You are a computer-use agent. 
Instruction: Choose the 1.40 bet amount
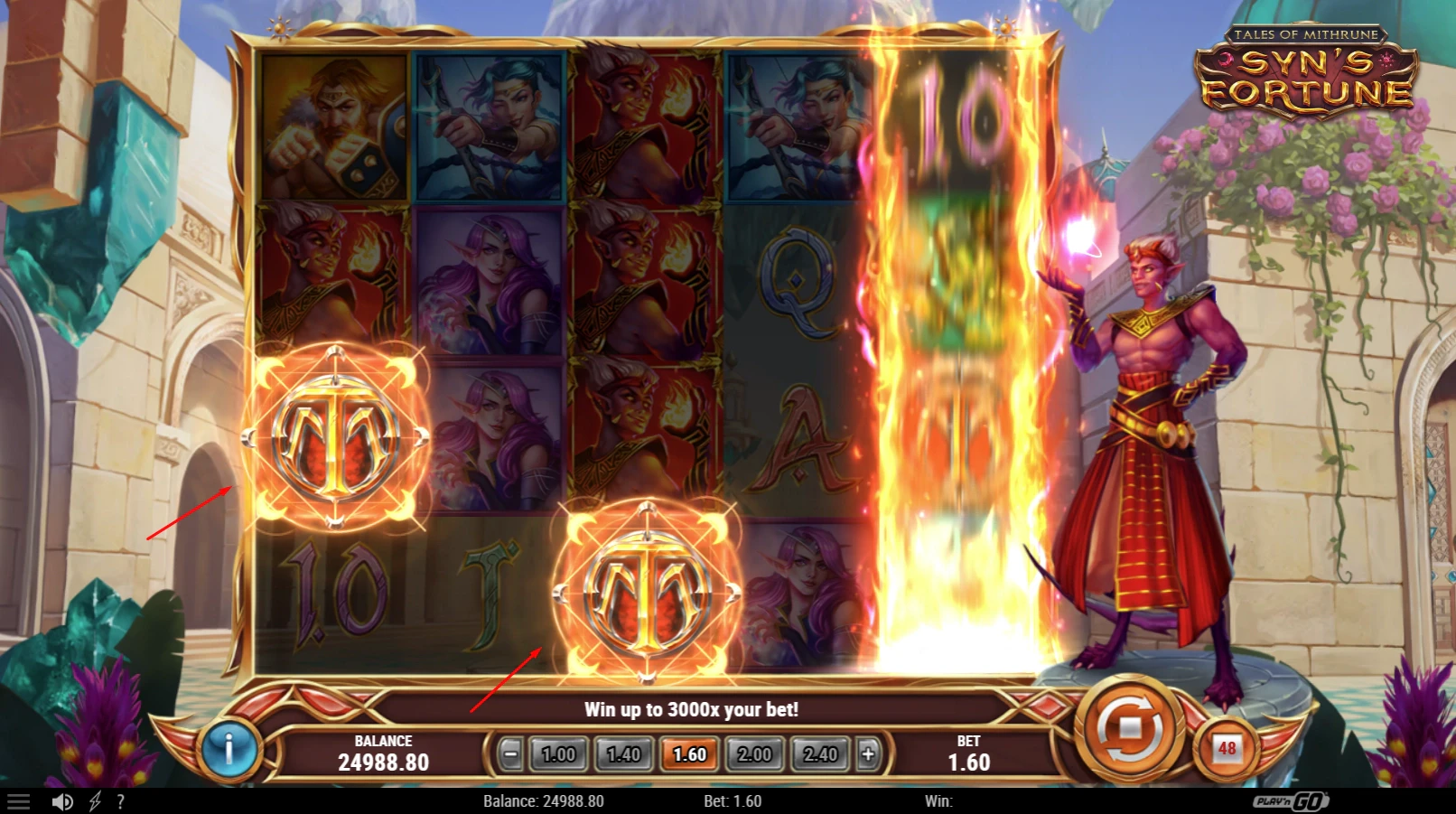tap(623, 754)
